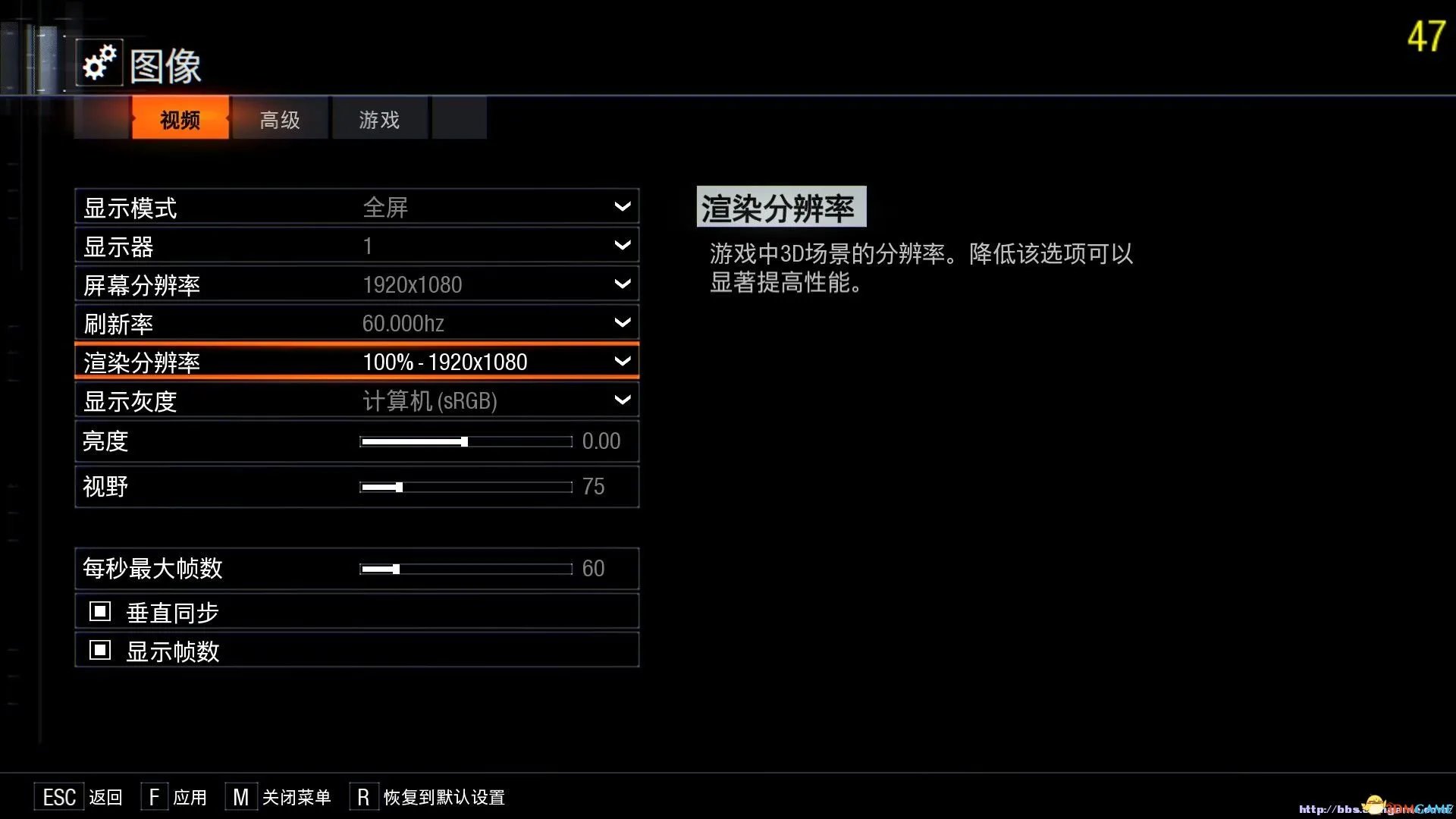Click the R key badge next to 恢复到默认设置
This screenshot has width=1456, height=819.
363,796
